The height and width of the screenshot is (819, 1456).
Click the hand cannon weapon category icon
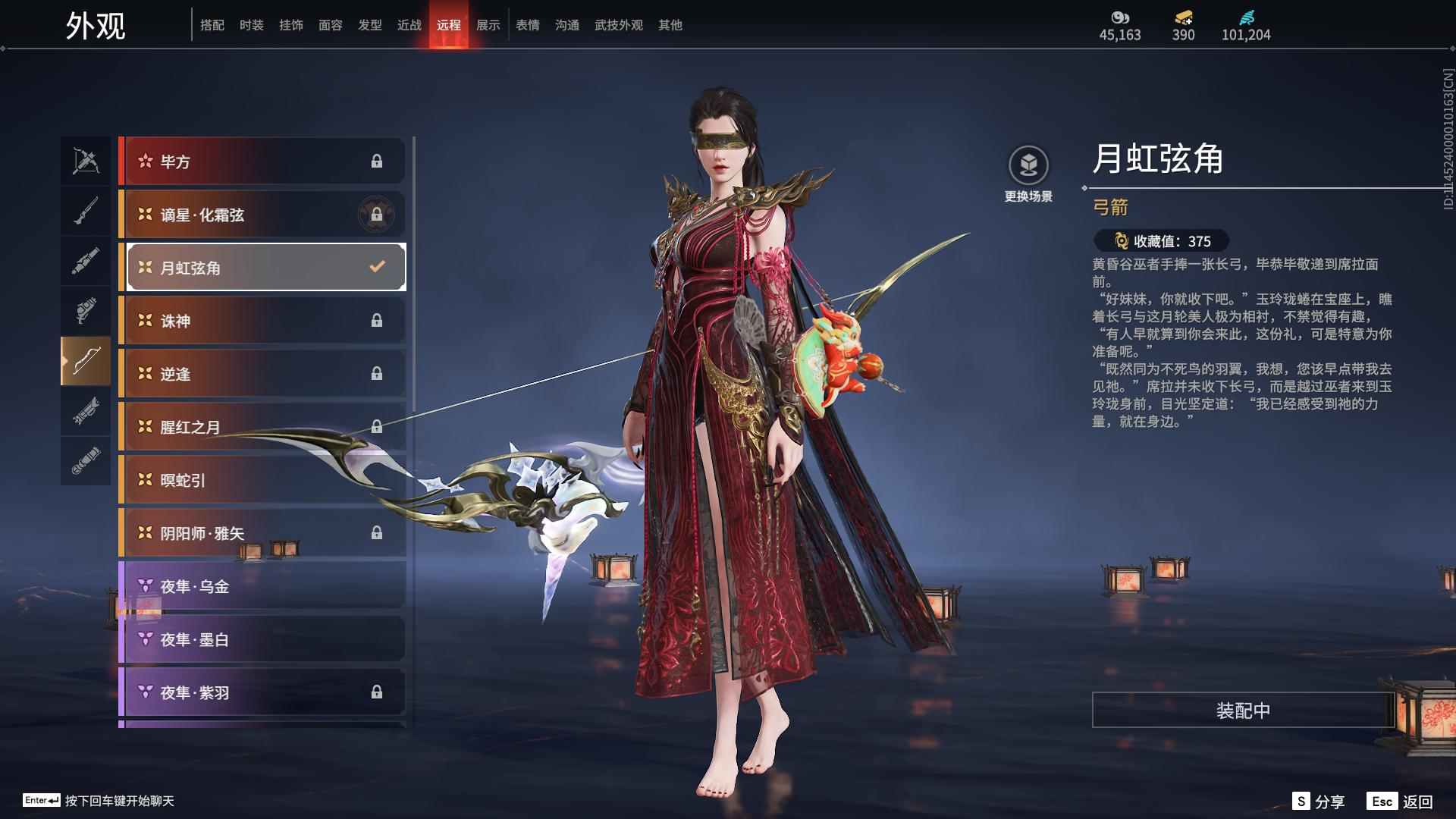pyautogui.click(x=86, y=311)
